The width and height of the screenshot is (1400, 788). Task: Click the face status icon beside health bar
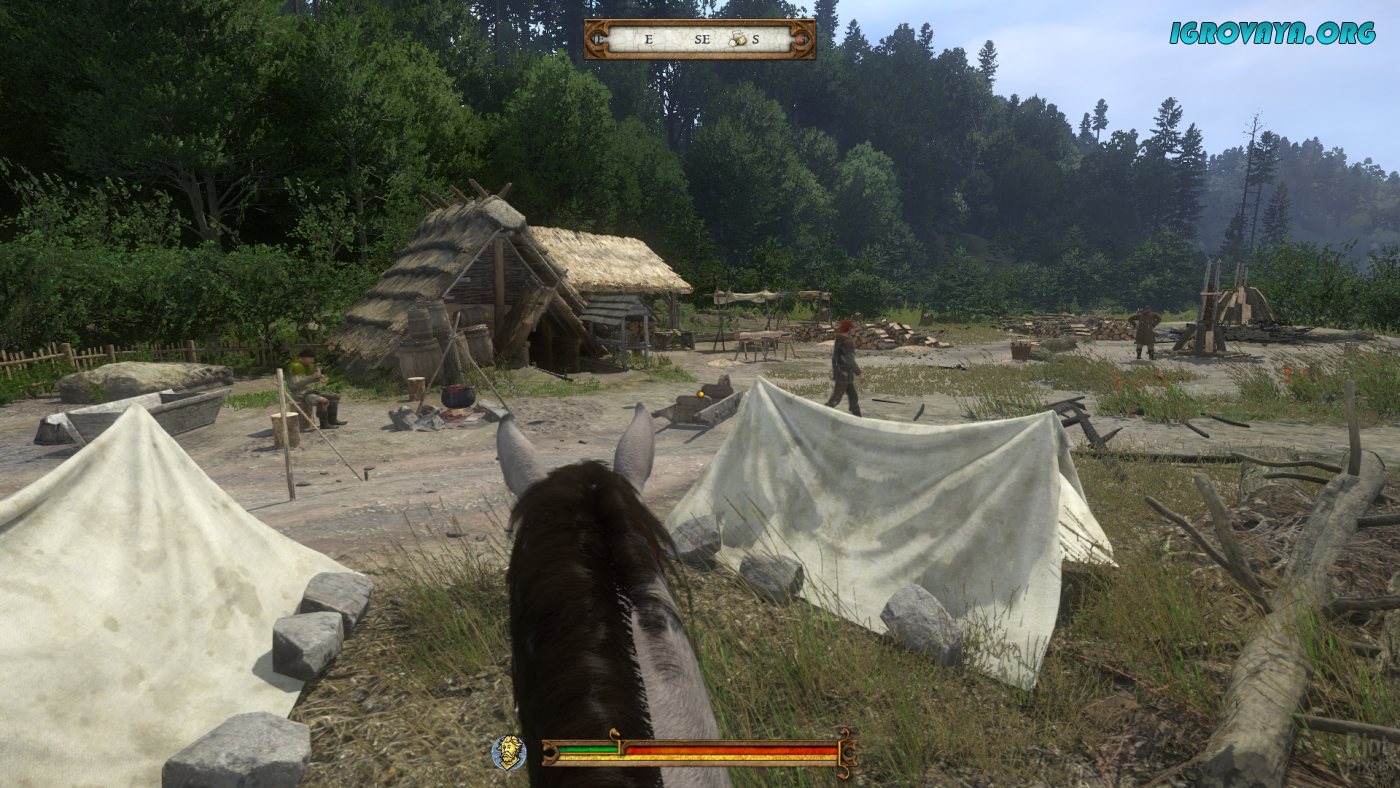coord(509,752)
